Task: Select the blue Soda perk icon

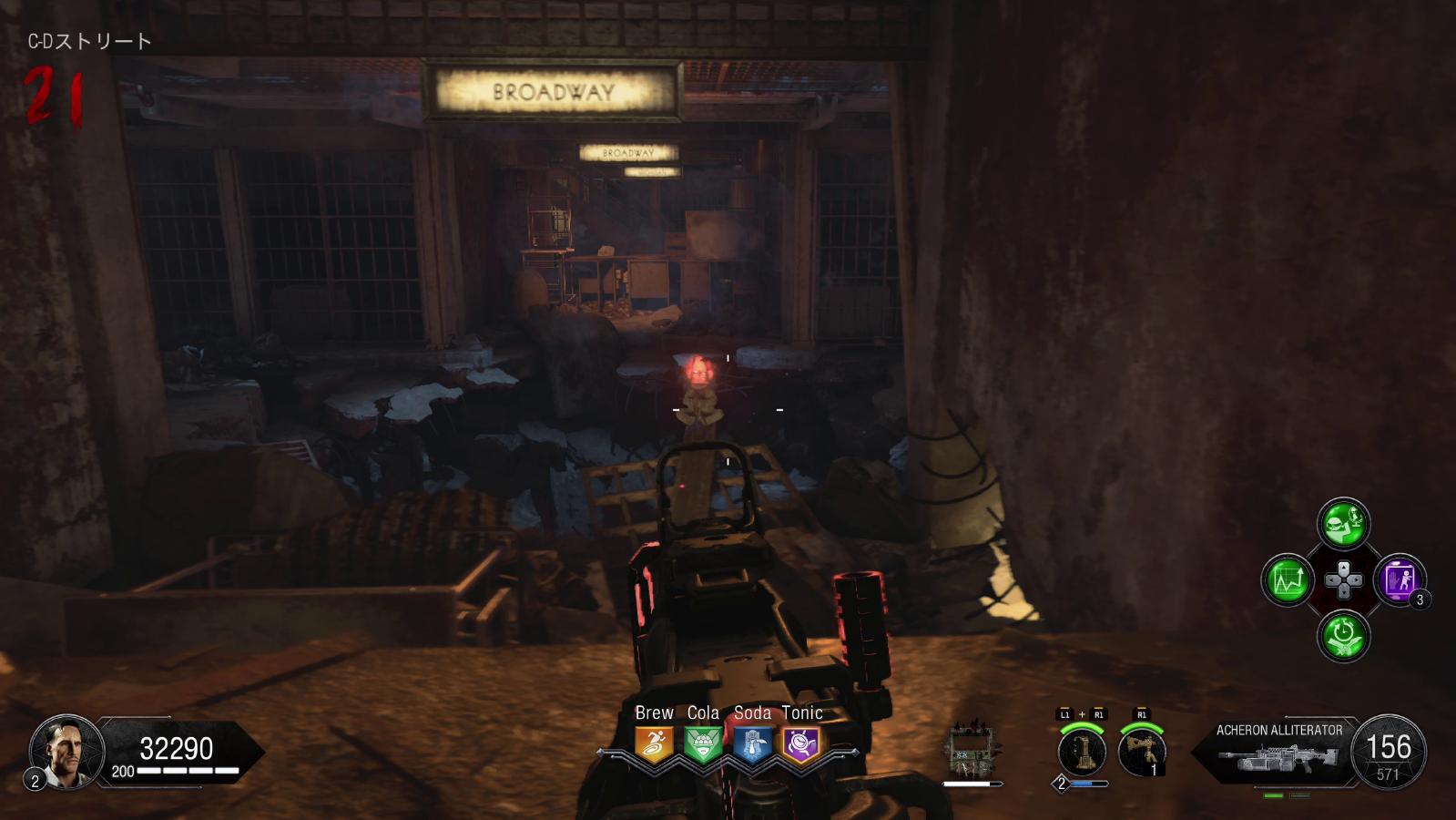Action: click(752, 744)
